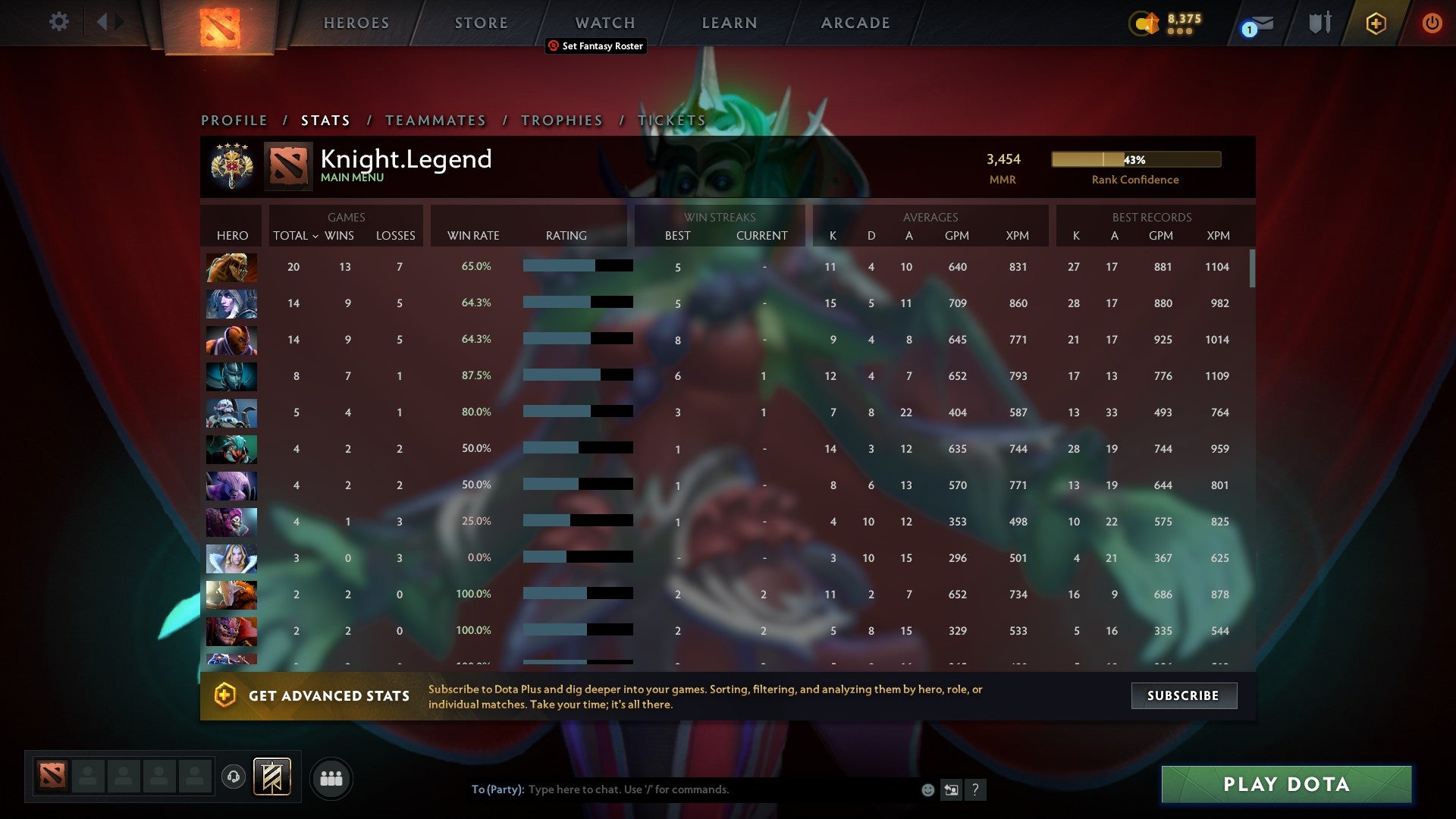Click the question mark help icon

pos(976,789)
